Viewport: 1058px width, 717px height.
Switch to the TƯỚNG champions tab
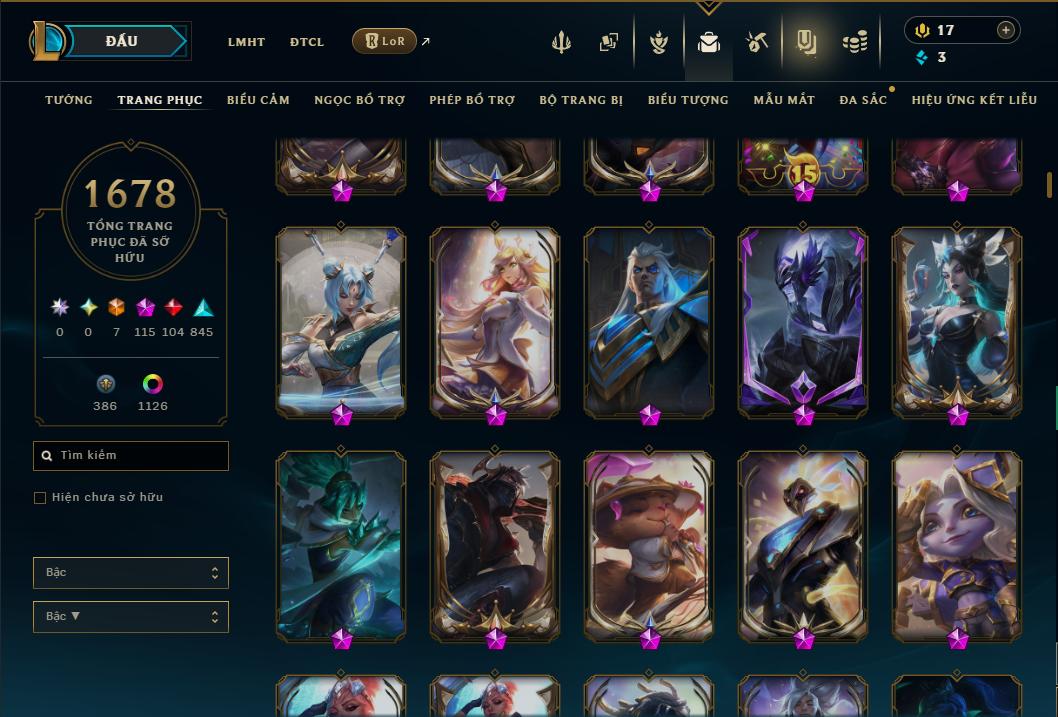69,100
